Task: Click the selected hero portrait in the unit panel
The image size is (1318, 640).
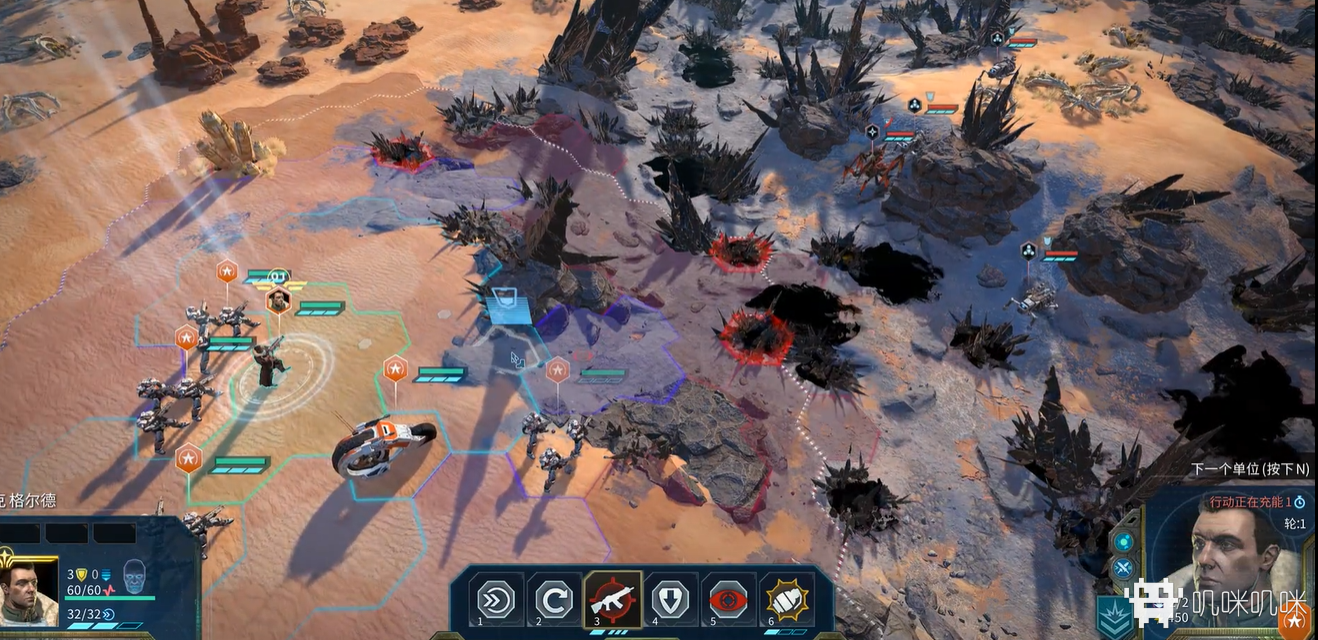Action: [x=28, y=592]
